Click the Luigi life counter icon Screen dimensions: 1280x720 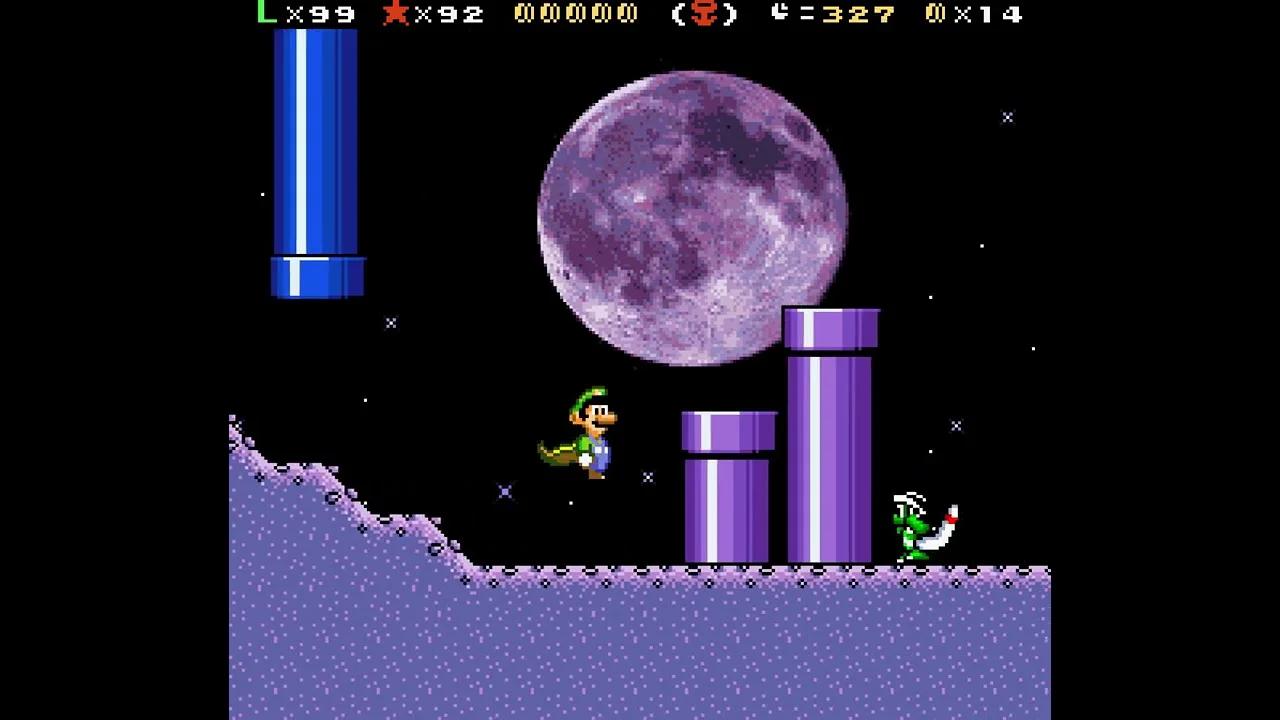(x=263, y=14)
